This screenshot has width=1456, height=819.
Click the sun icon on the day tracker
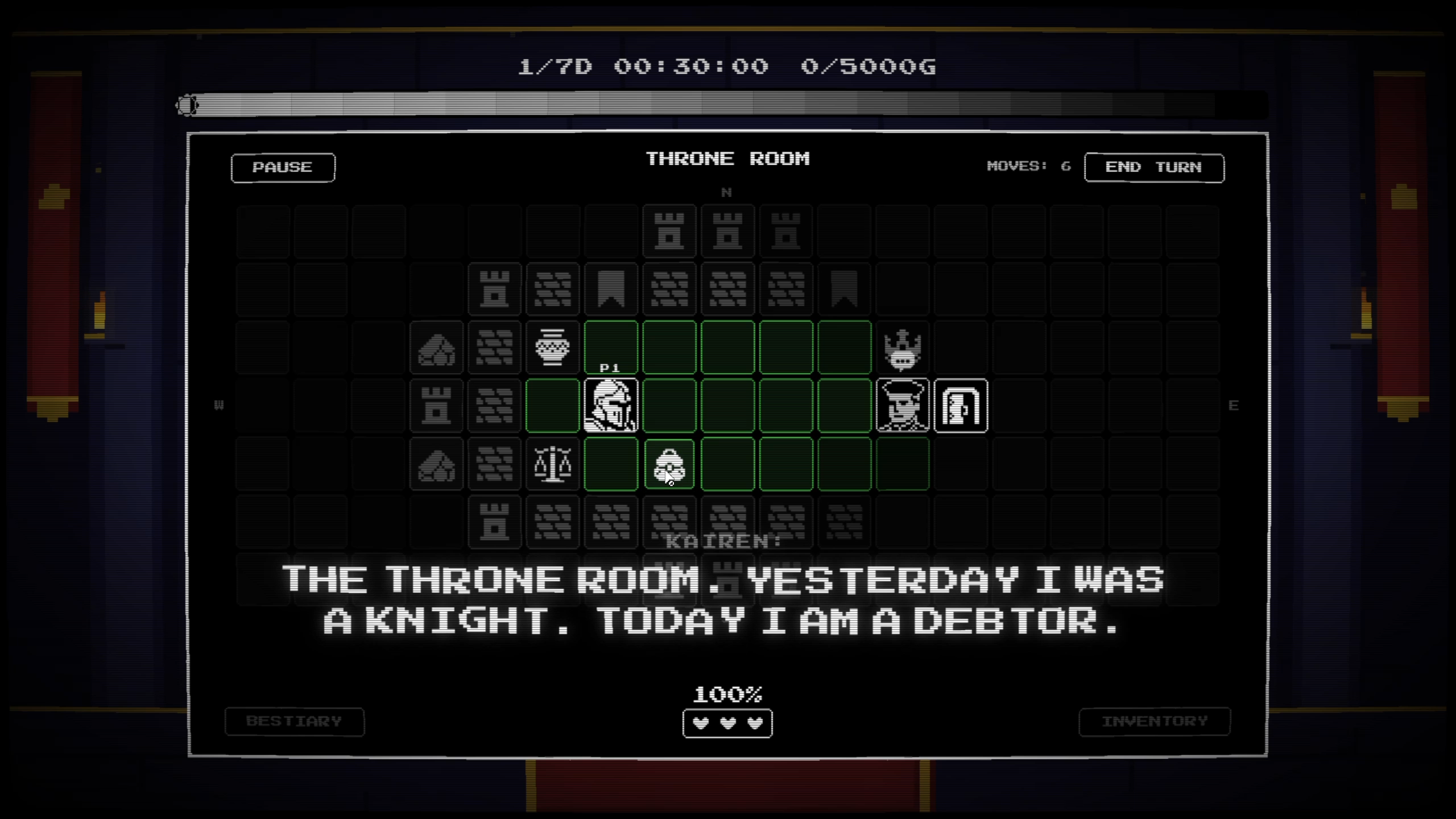[188, 104]
